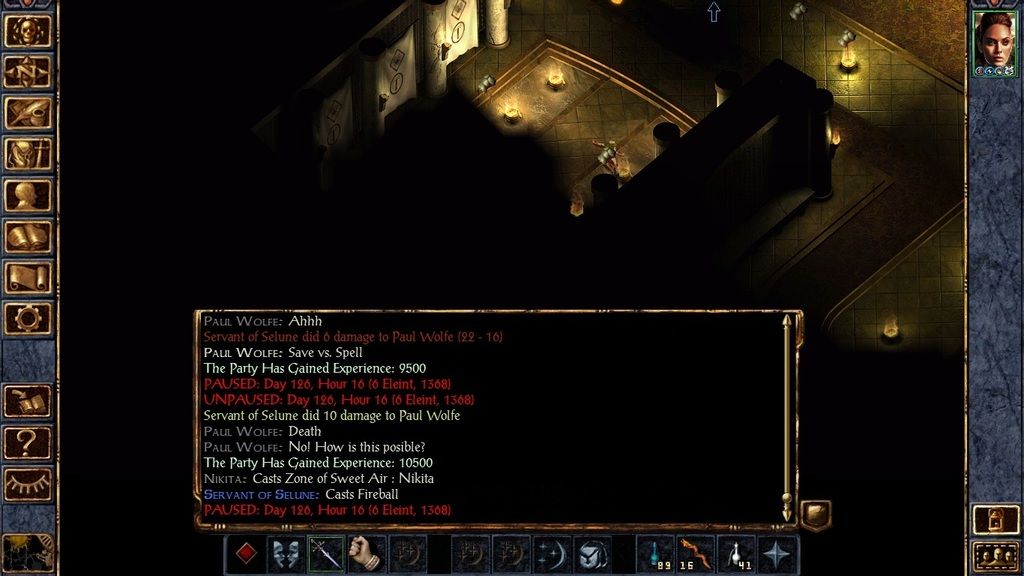
Task: Toggle the eye-shaped hide interface button
Action: (x=28, y=482)
